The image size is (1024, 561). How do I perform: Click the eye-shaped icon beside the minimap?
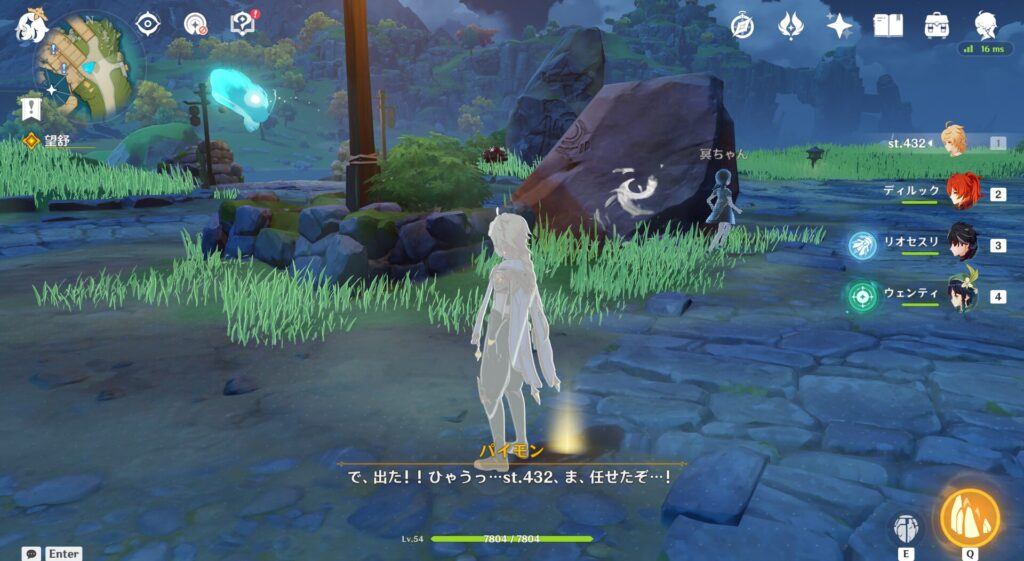pyautogui.click(x=148, y=24)
